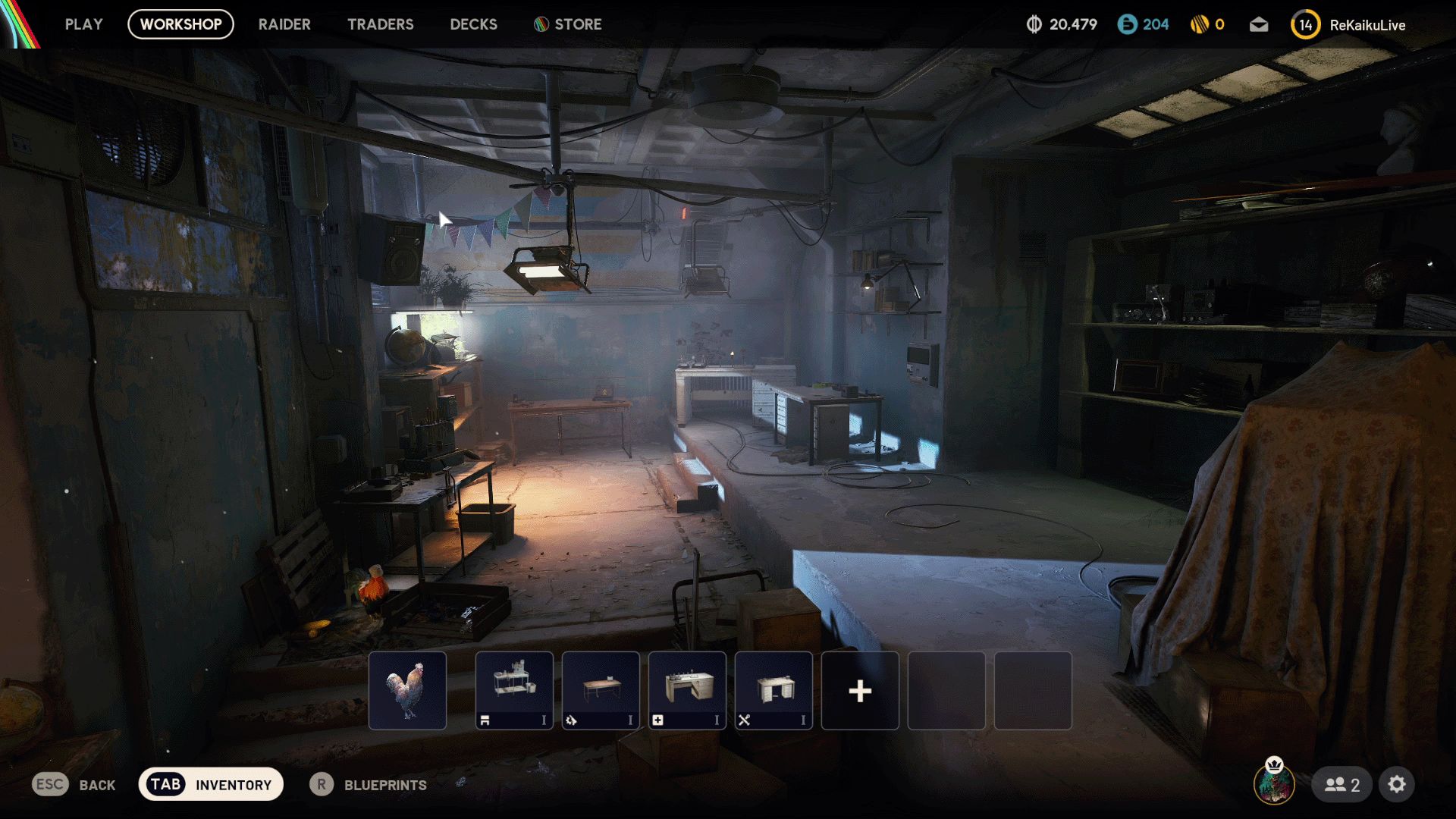Select the wooden table workshop slot
Viewport: 1456px width, 819px height.
point(601,690)
